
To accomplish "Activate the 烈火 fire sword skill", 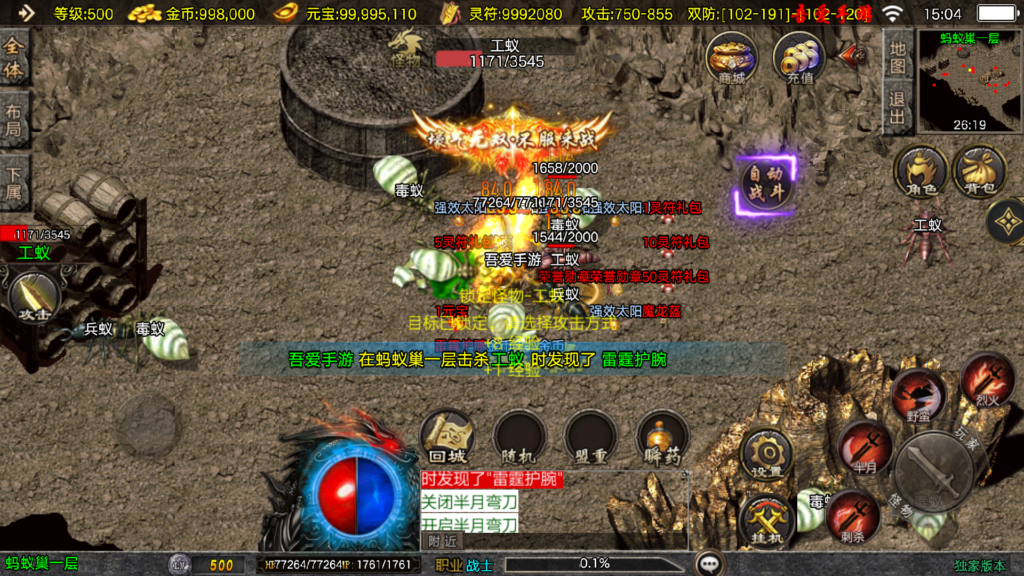I will pyautogui.click(x=987, y=377).
